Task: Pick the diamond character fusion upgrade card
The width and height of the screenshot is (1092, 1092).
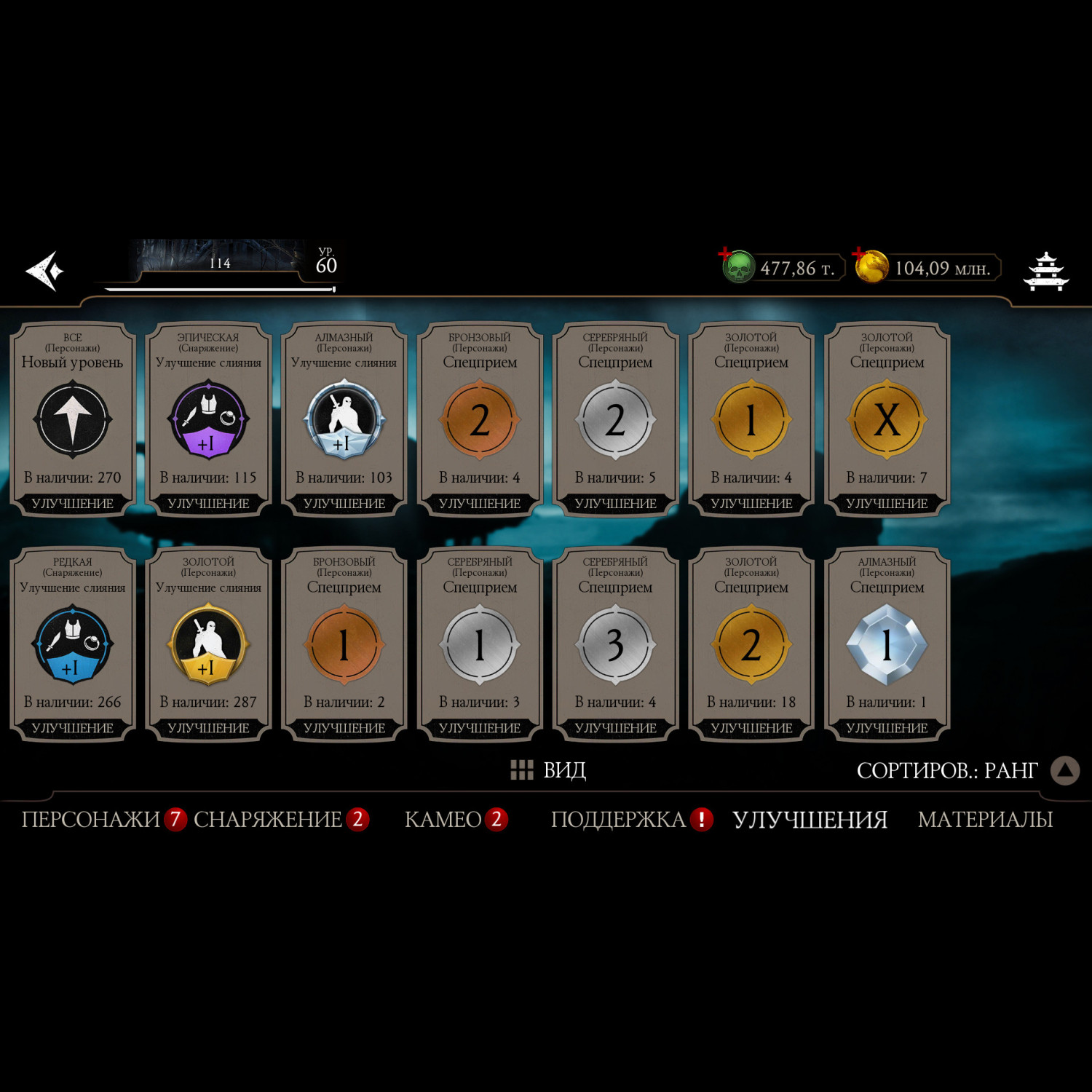Action: click(x=344, y=420)
